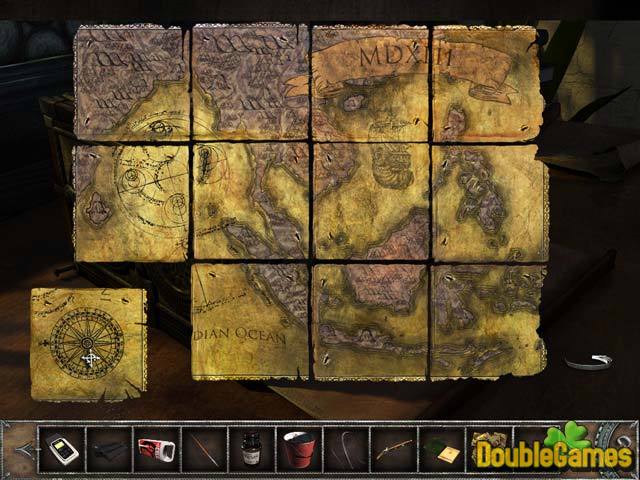Pick the Indian Ocean text tile
Image resolution: width=640 pixels, height=480 pixels.
(x=249, y=320)
